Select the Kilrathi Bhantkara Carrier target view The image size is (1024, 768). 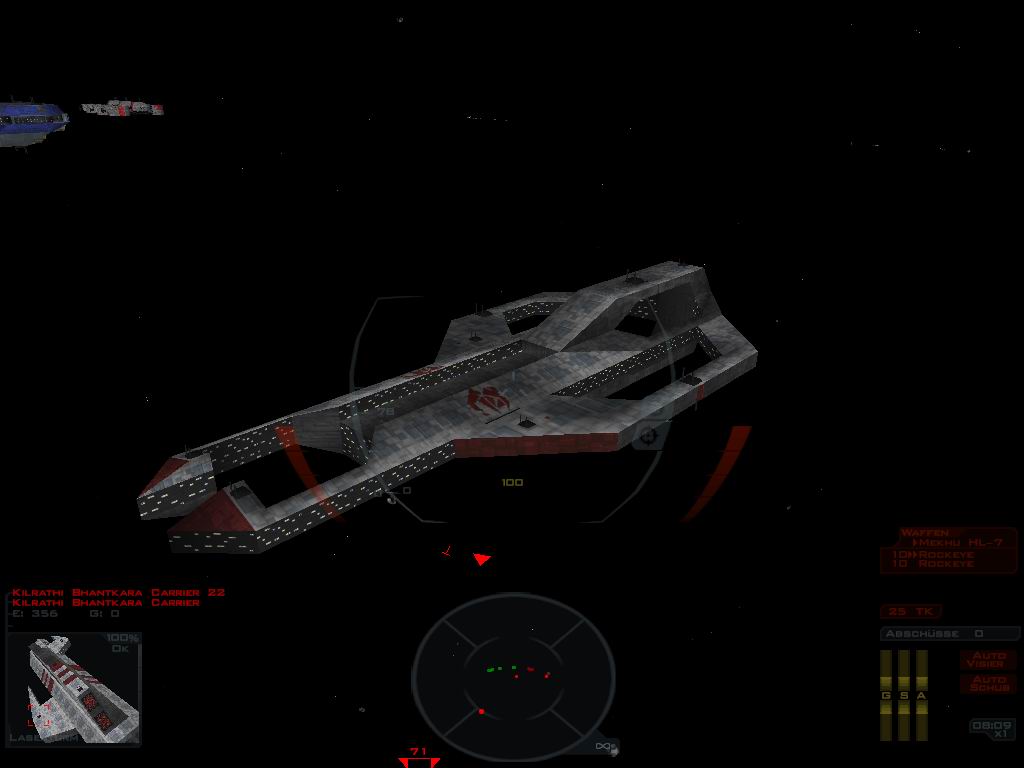(x=74, y=689)
